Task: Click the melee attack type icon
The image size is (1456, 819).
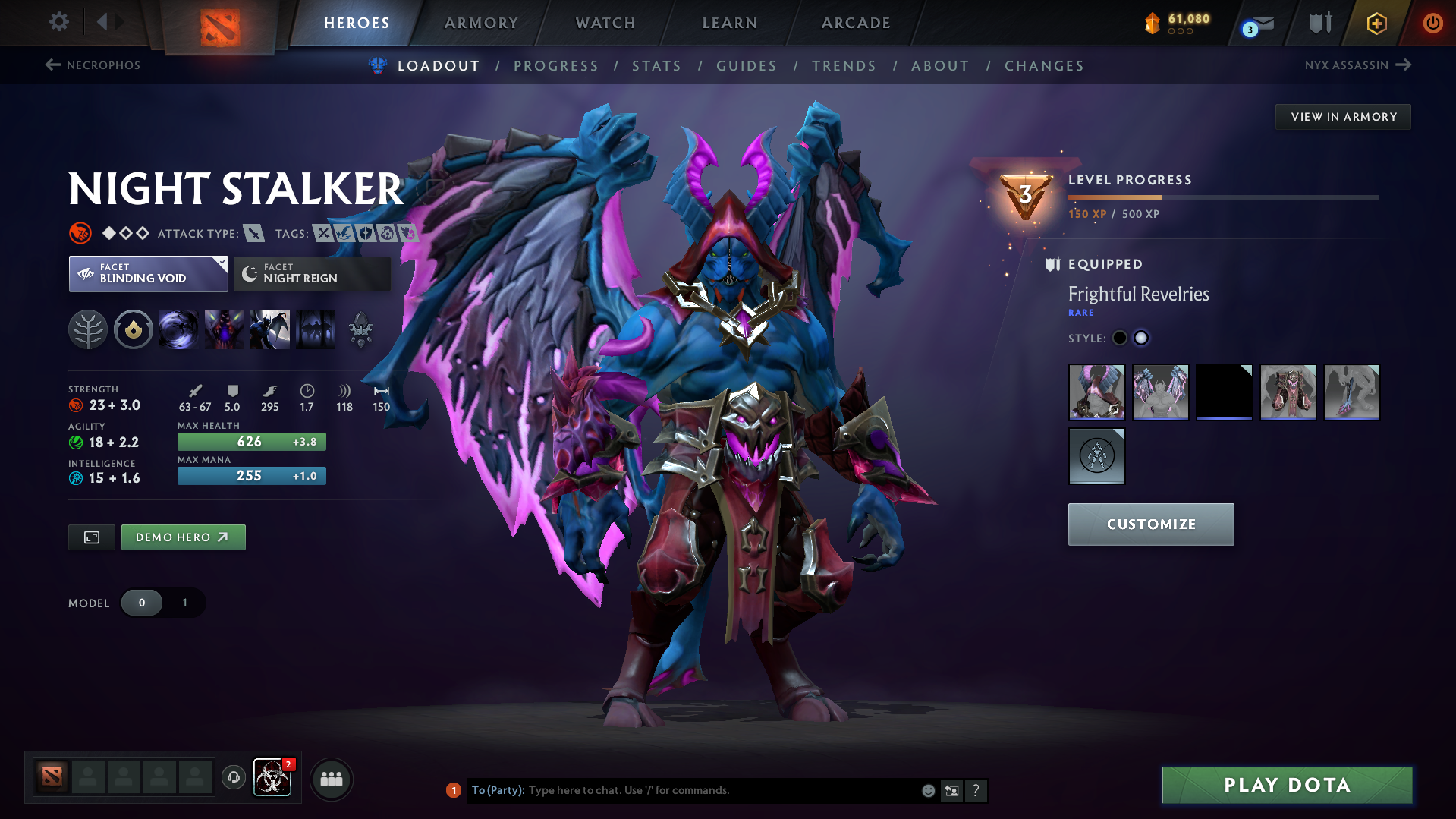Action: tap(253, 233)
